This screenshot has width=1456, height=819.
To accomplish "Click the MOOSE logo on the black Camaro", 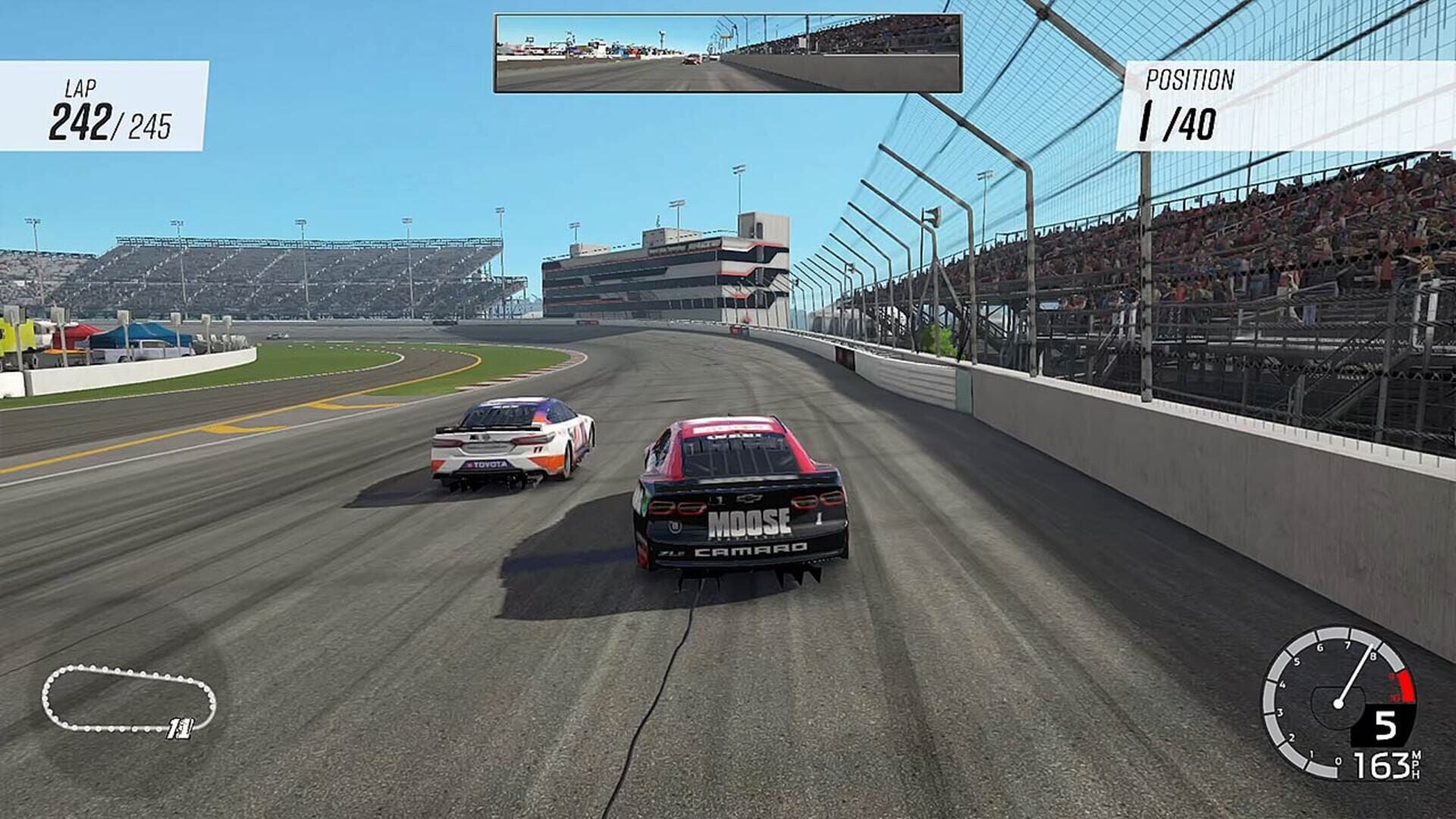I will [x=750, y=523].
